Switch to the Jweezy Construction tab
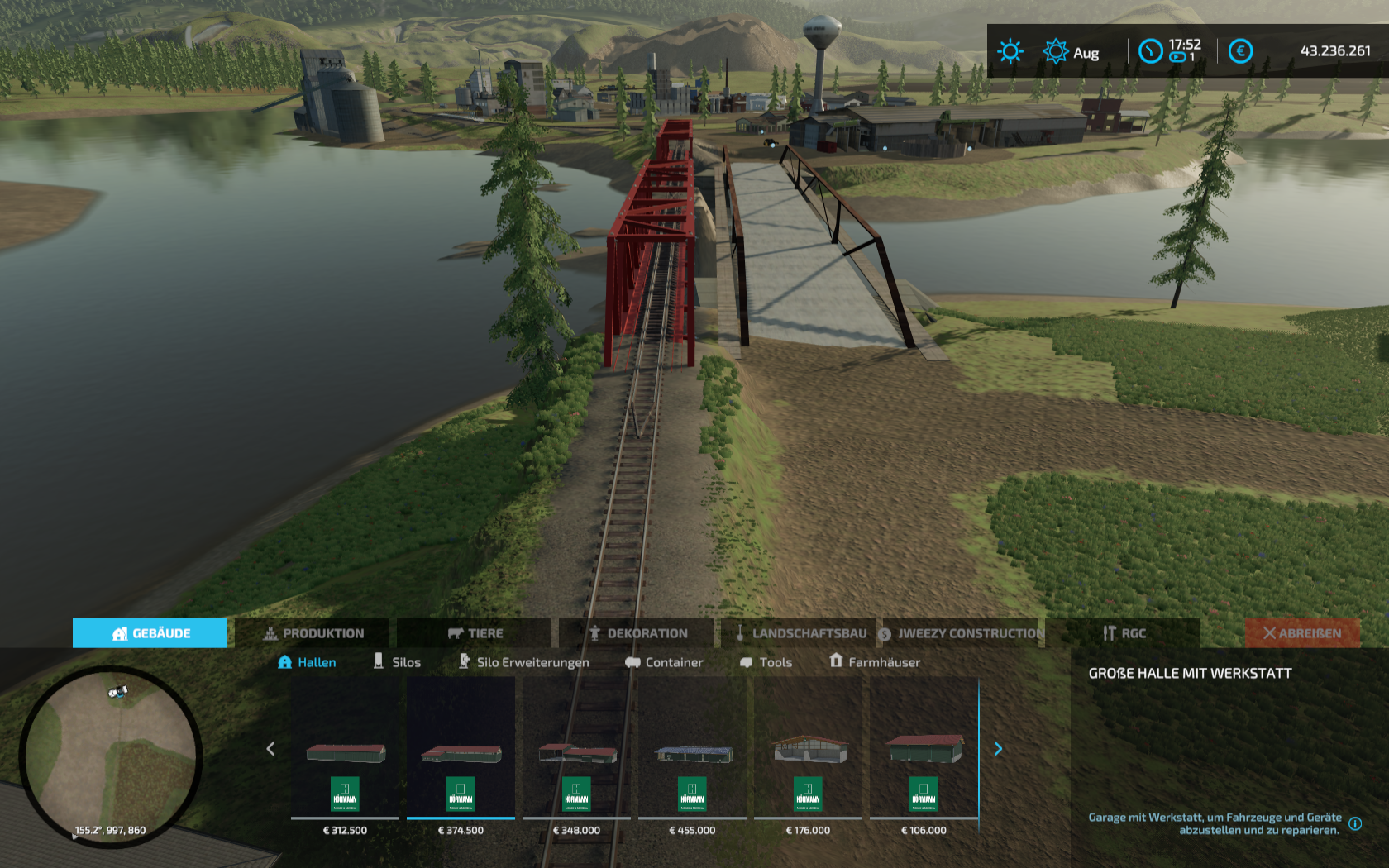Viewport: 1389px width, 868px height. click(961, 633)
